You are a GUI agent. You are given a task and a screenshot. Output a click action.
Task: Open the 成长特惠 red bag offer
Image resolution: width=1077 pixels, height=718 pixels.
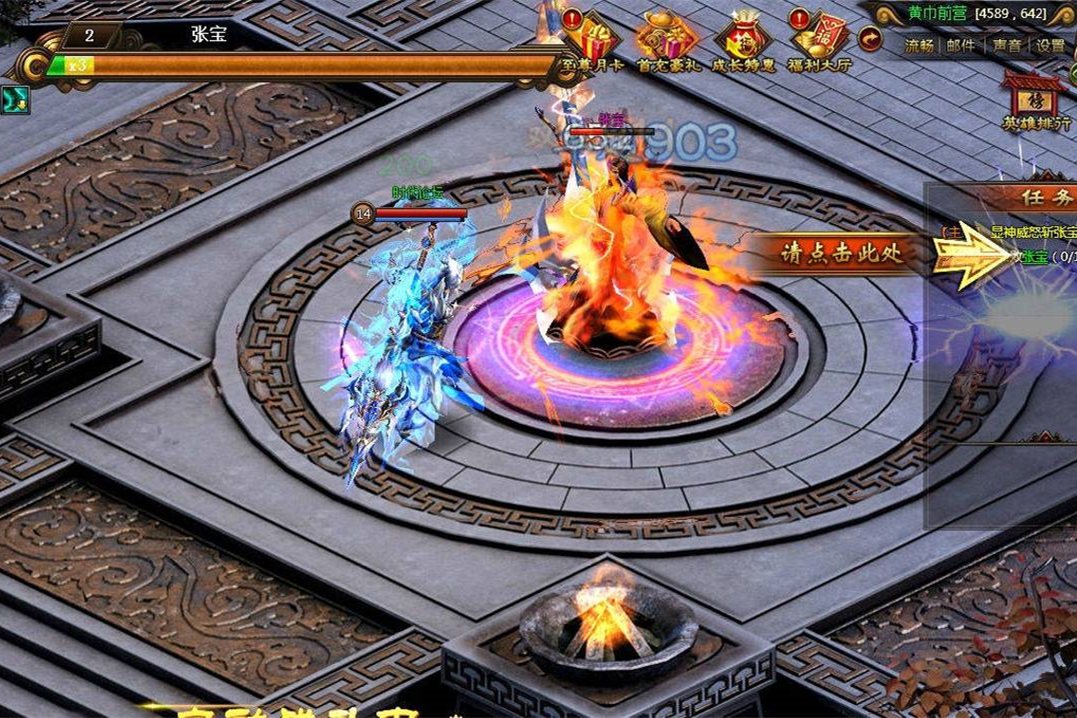[x=742, y=40]
